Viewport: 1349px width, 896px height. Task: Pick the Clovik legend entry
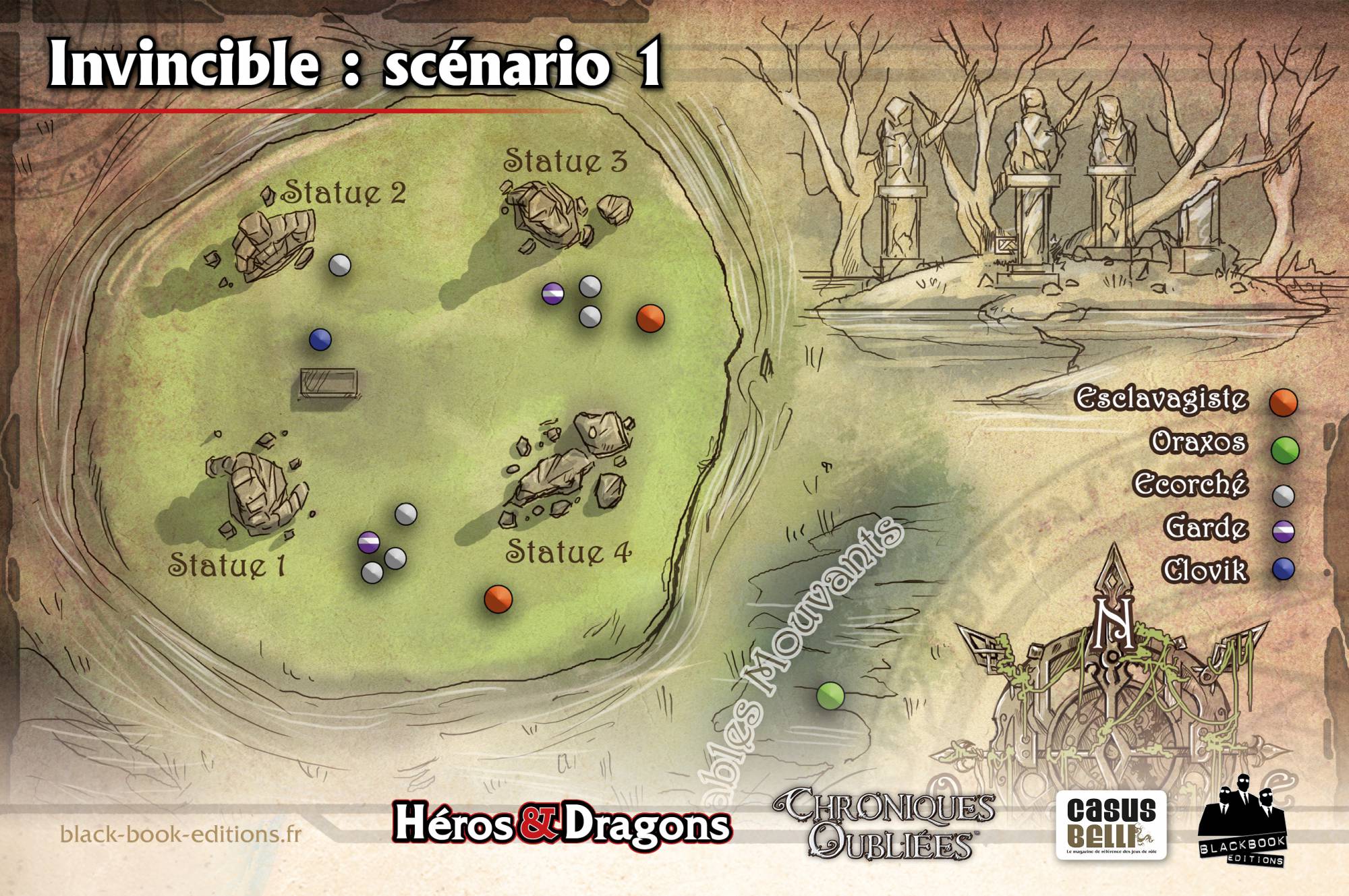1205,570
